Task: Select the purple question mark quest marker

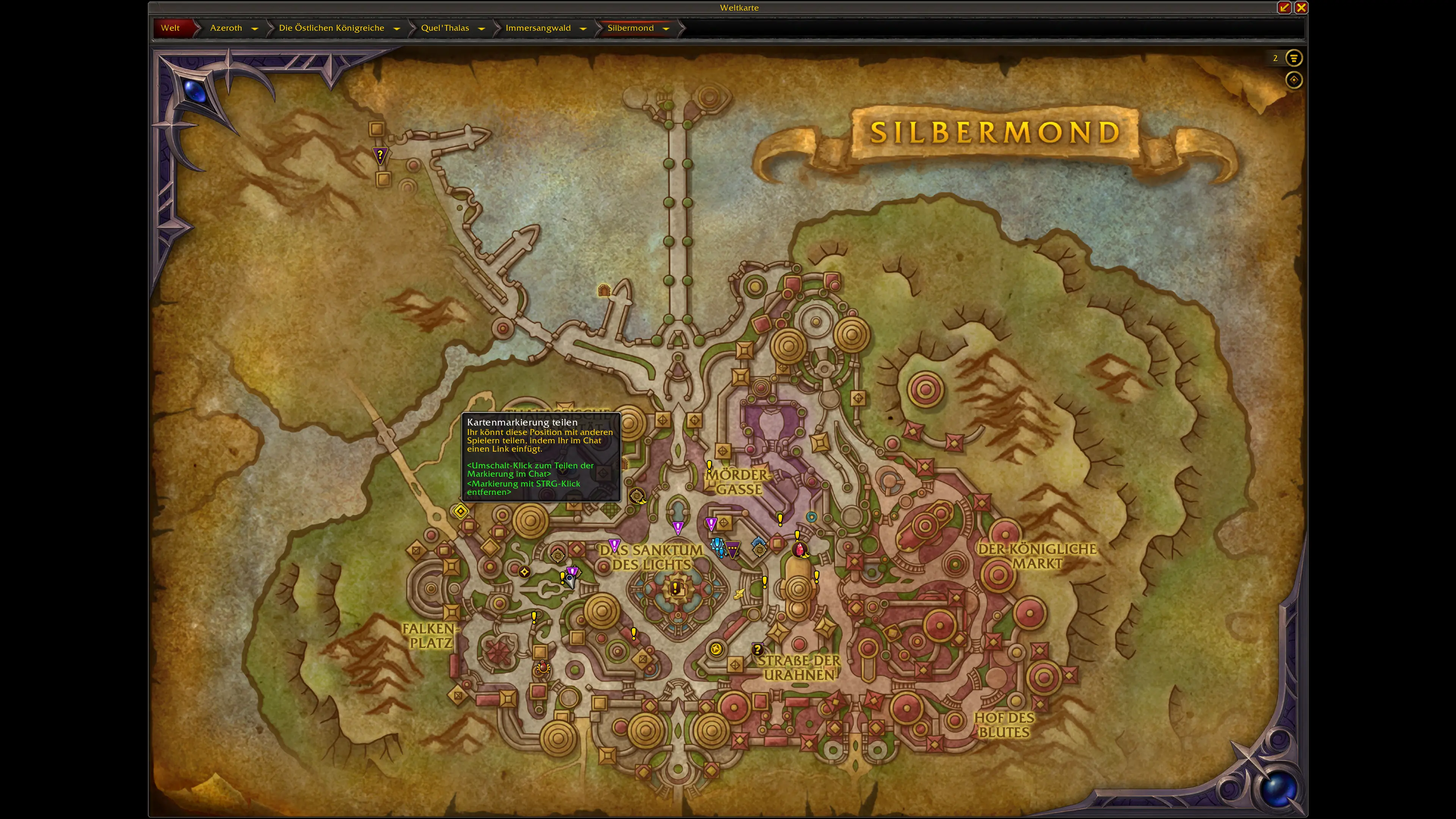Action: 380,154
